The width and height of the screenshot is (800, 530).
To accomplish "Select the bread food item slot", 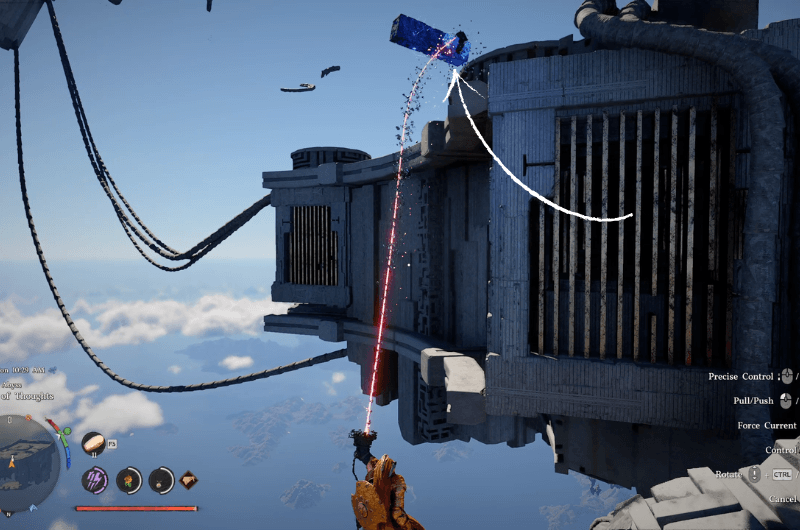I will coord(93,442).
